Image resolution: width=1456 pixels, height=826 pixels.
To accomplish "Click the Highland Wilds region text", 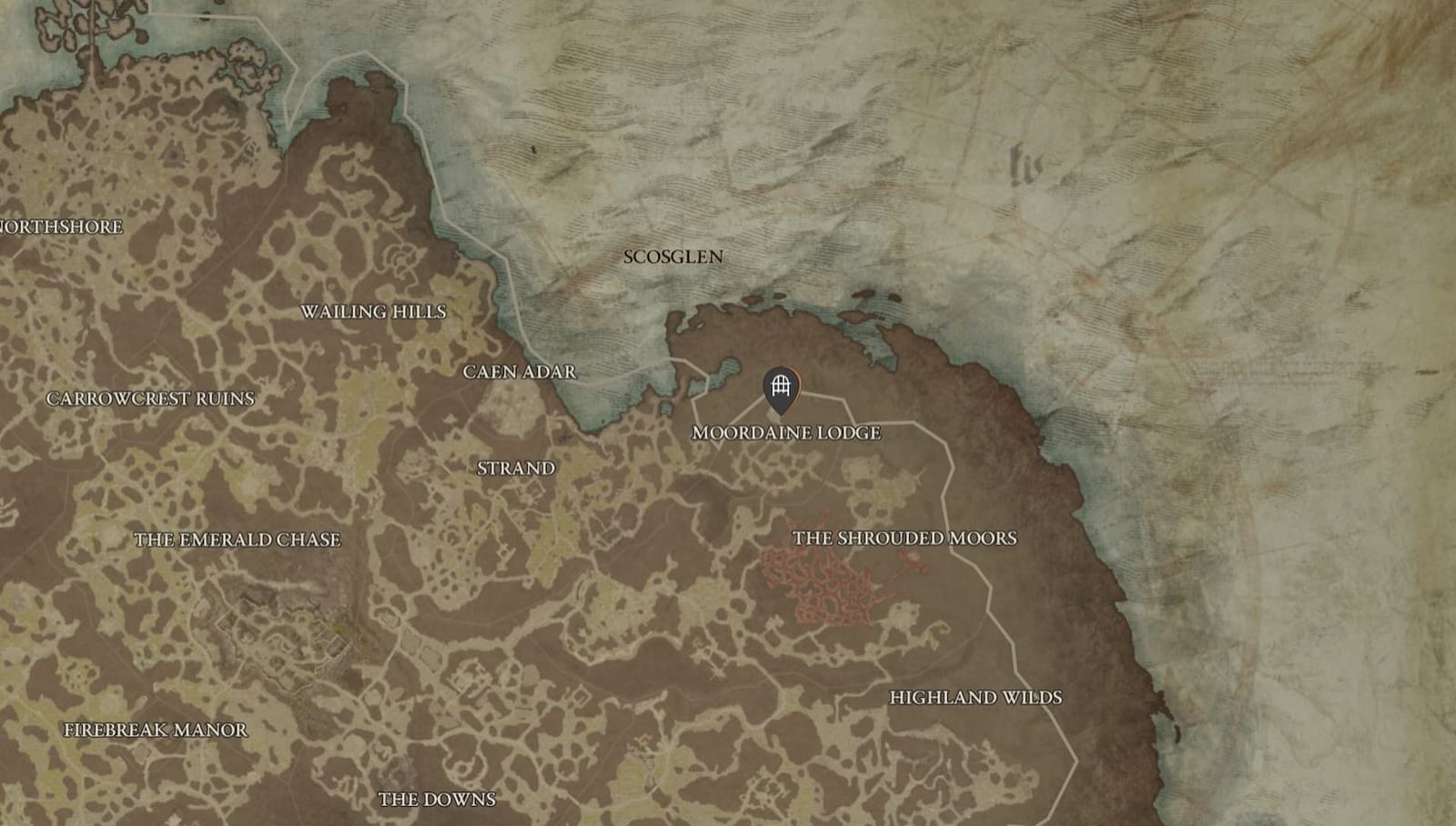I will pyautogui.click(x=976, y=698).
